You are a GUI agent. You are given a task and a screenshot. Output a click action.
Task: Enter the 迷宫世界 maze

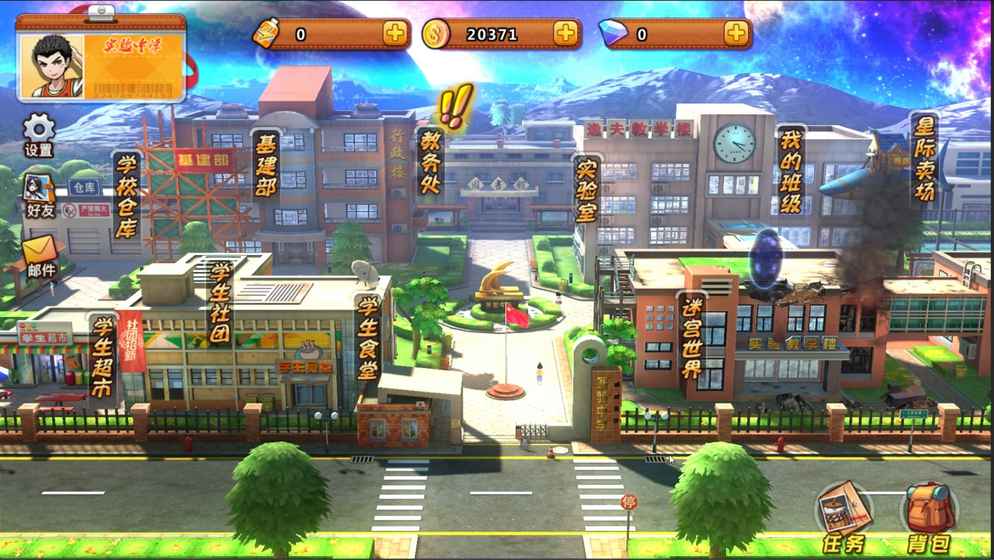tap(692, 337)
